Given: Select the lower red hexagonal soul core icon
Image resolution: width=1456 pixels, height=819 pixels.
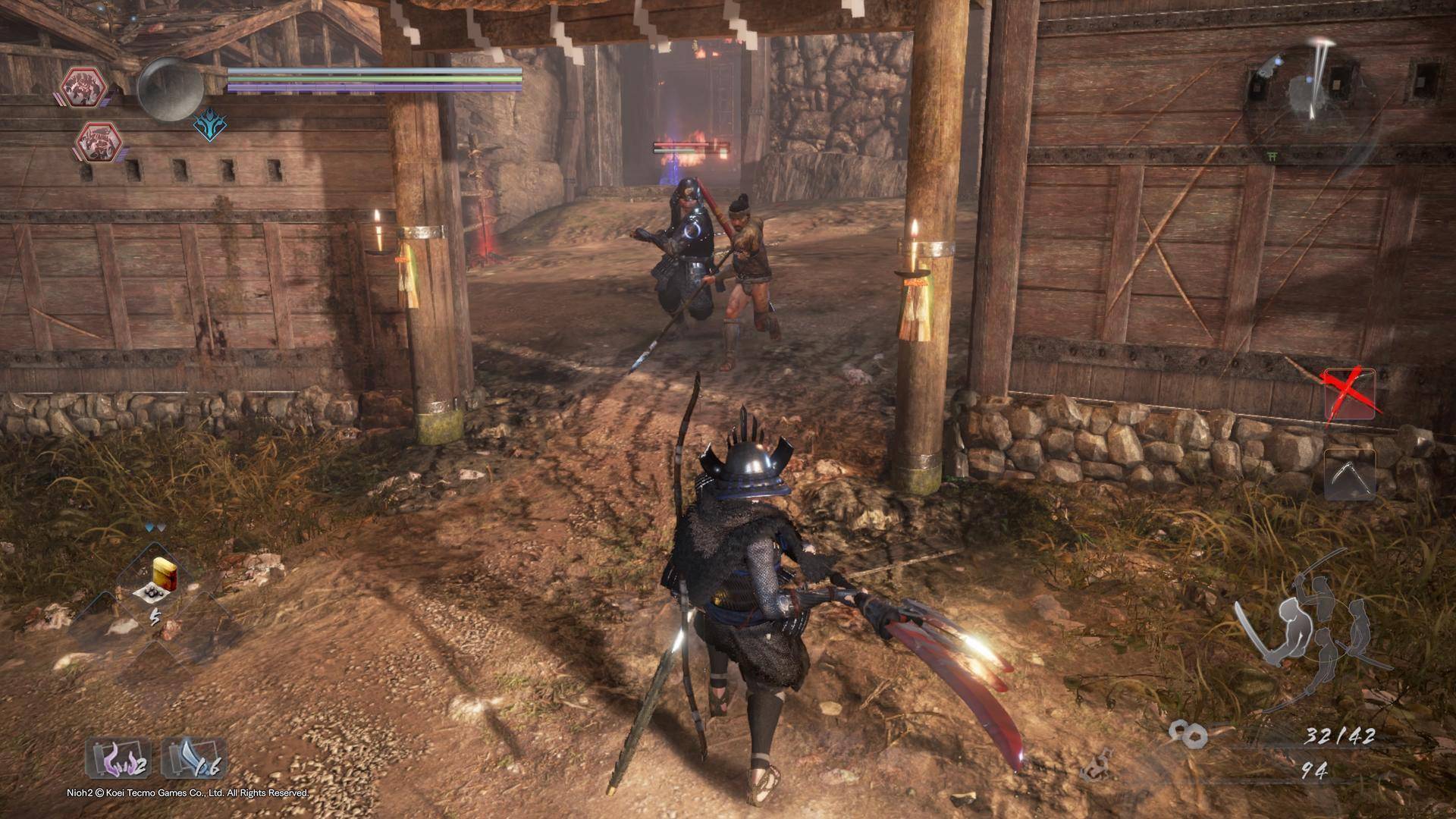Looking at the screenshot, I should [x=99, y=141].
